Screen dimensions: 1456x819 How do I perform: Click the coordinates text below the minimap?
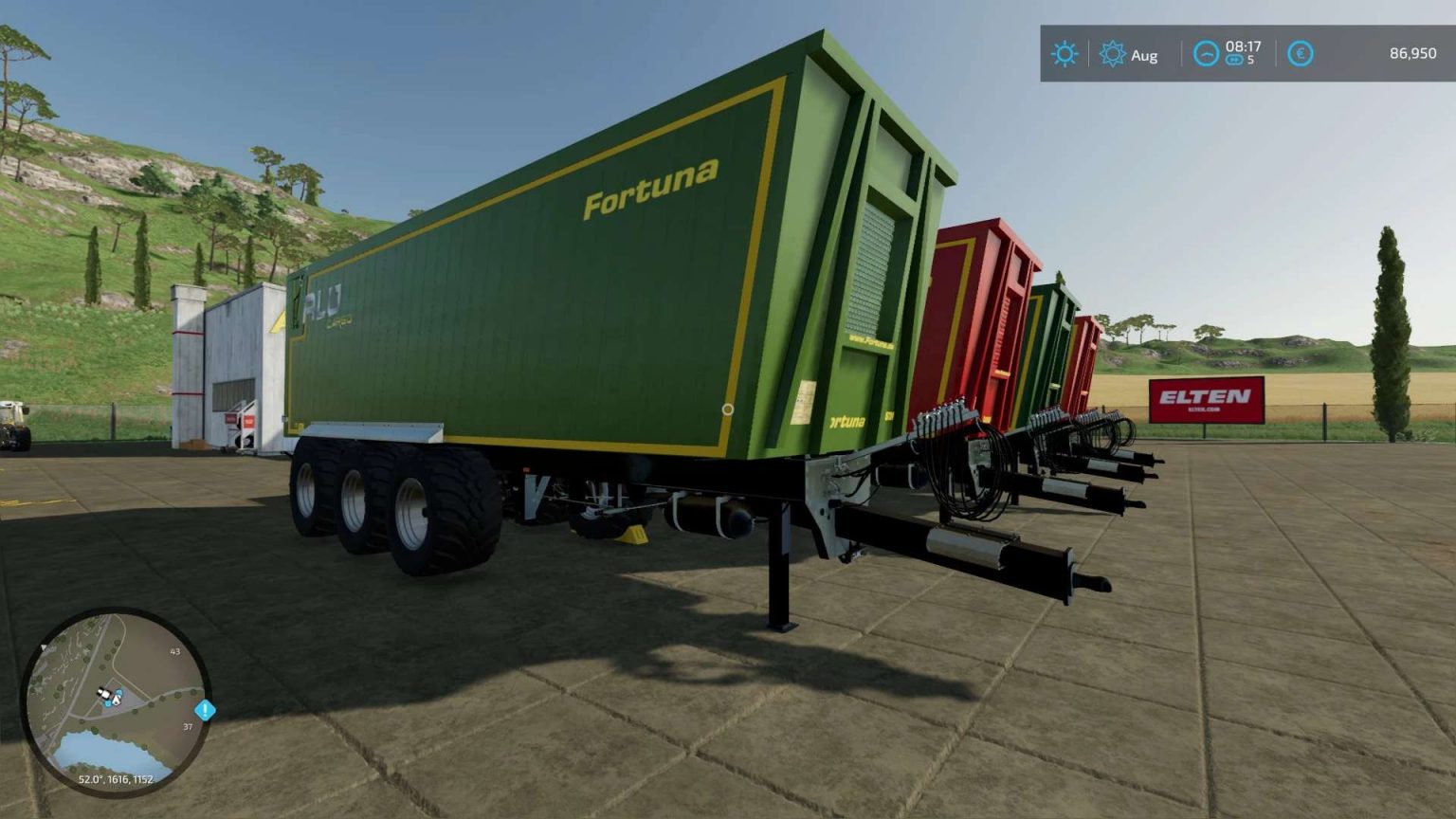117,780
